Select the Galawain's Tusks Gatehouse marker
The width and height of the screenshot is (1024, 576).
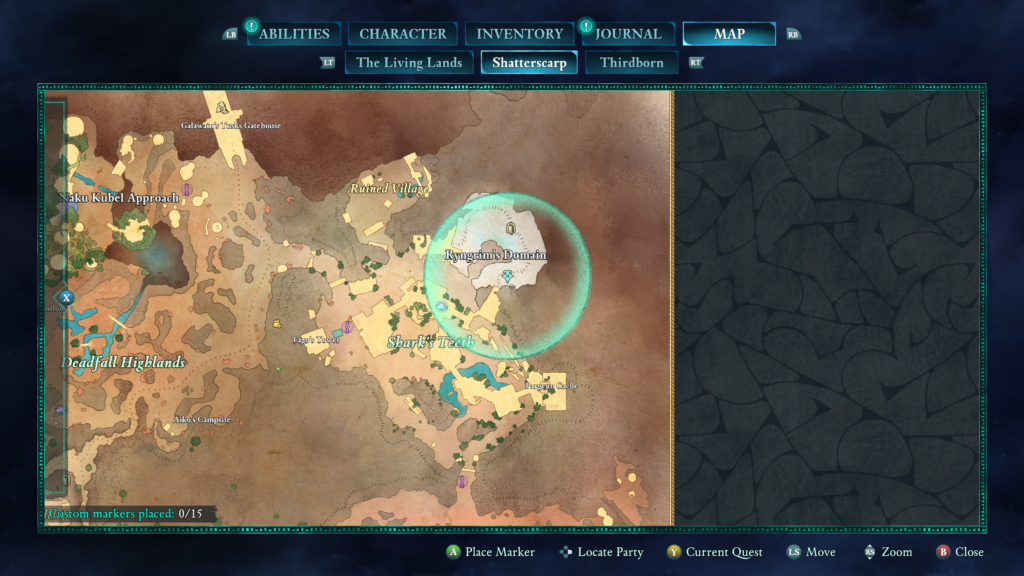[222, 105]
